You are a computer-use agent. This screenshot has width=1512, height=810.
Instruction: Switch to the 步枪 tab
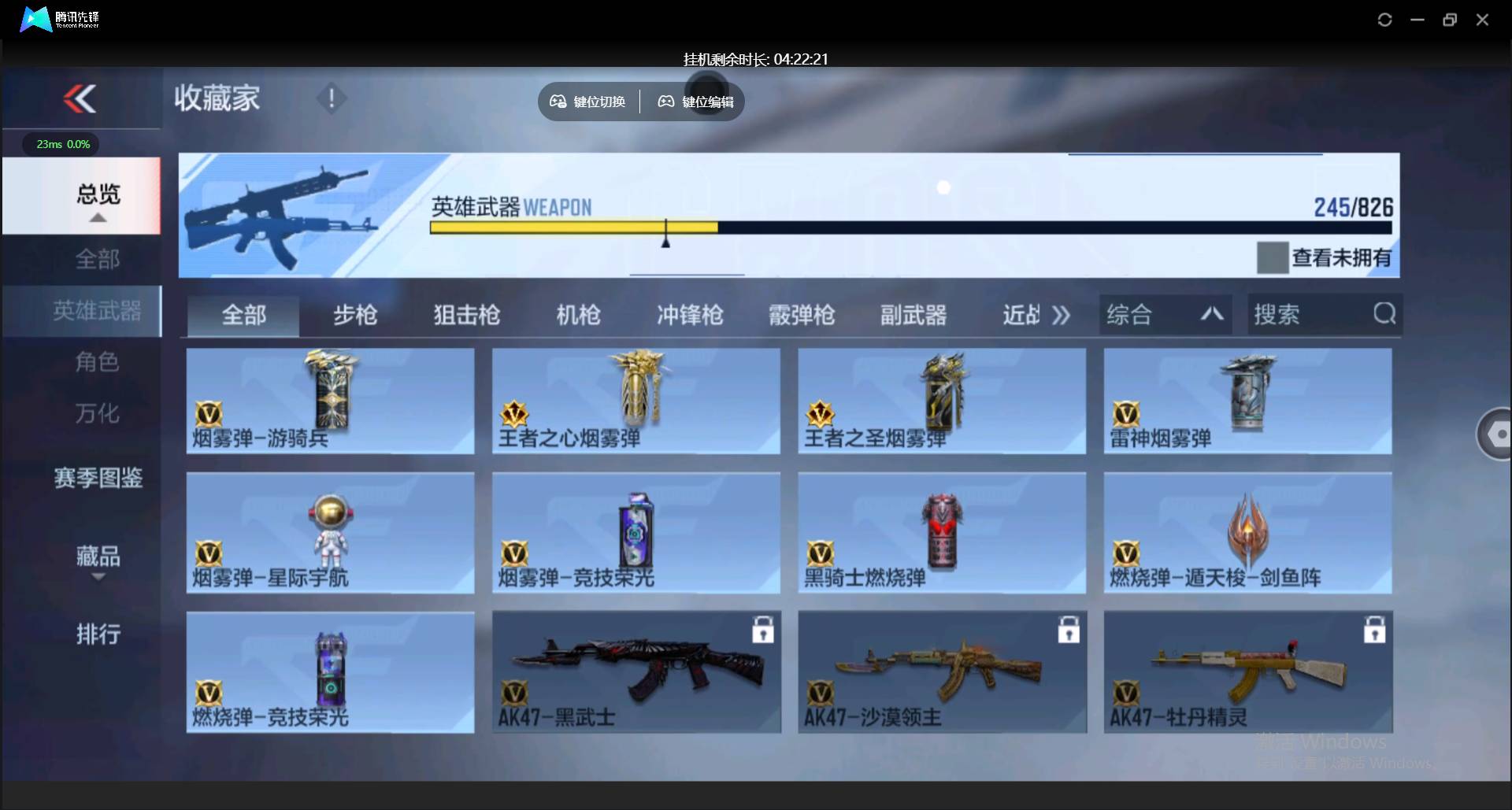pos(354,314)
